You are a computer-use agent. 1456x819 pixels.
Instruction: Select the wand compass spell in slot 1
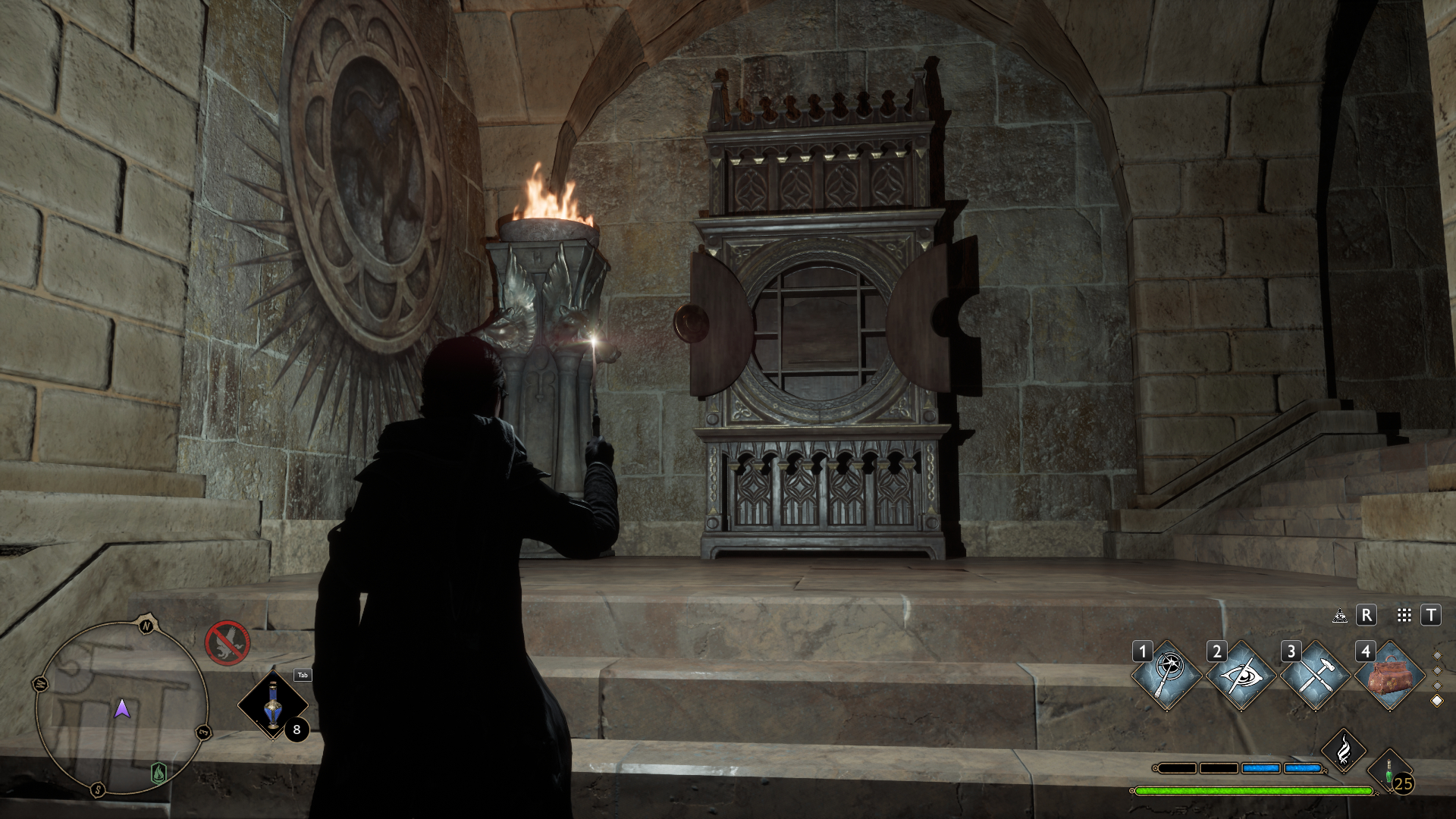pos(1166,676)
